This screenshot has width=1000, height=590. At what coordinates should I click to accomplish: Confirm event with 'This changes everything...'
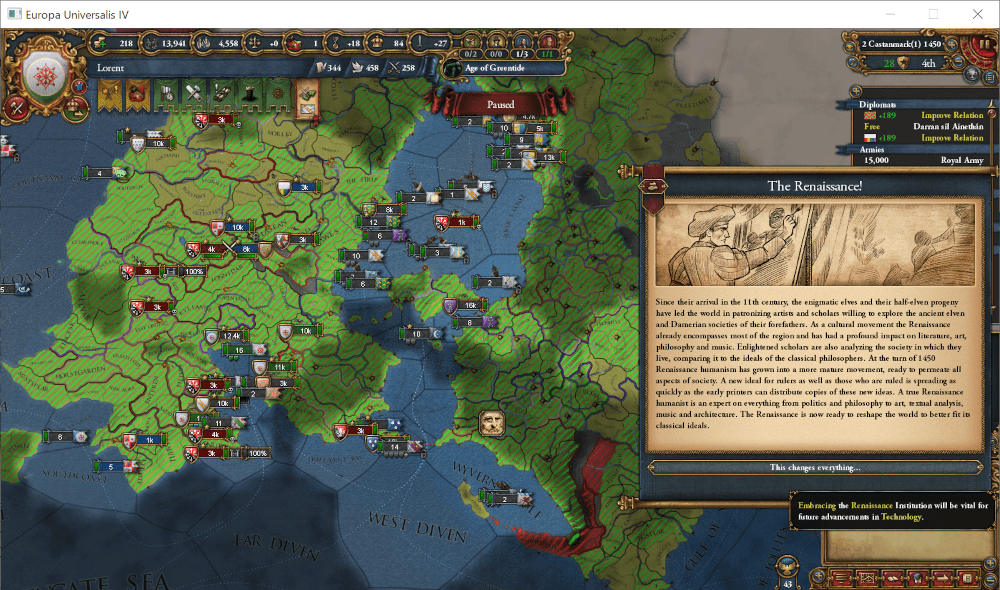point(815,467)
